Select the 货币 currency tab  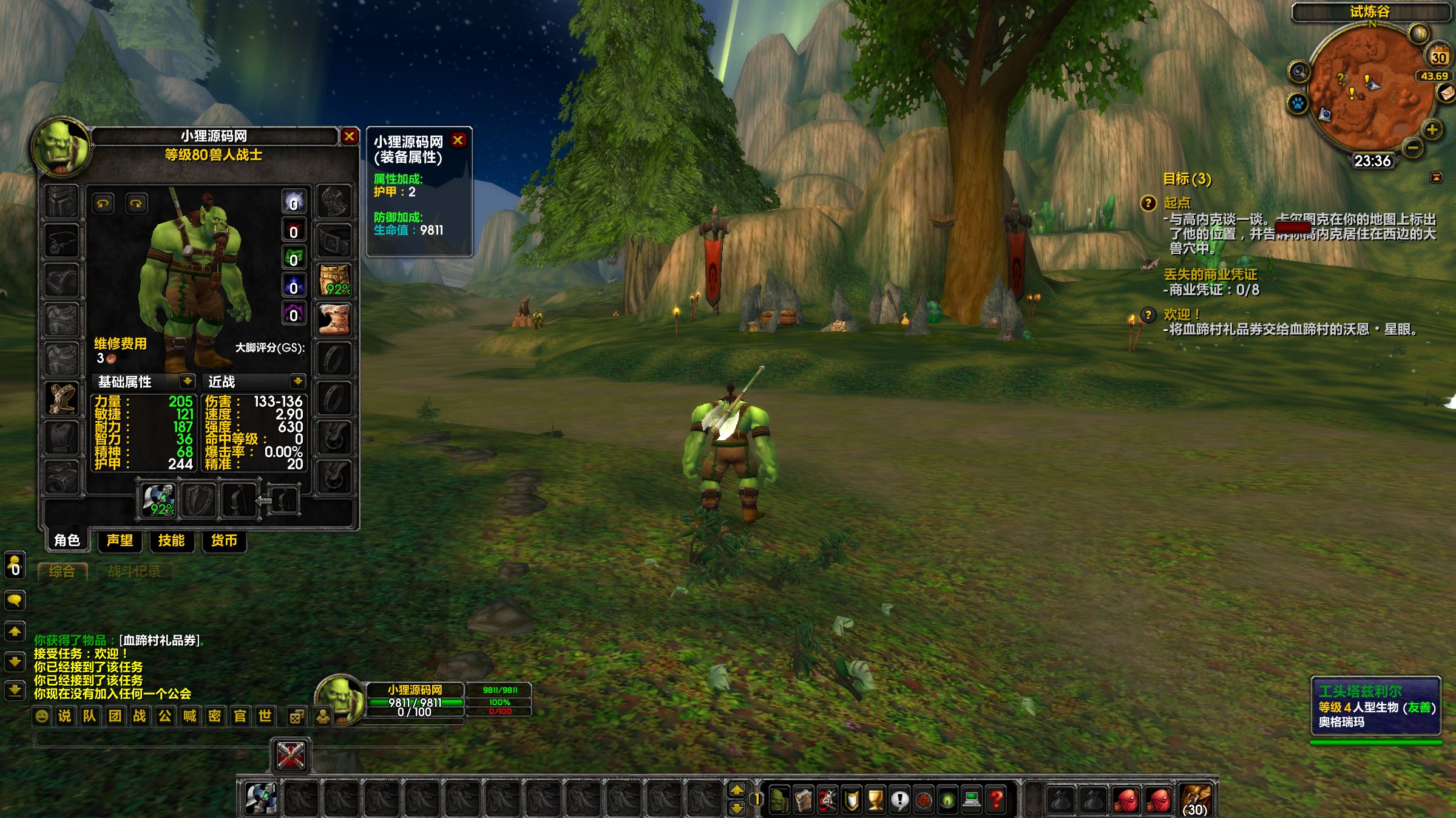pyautogui.click(x=223, y=540)
